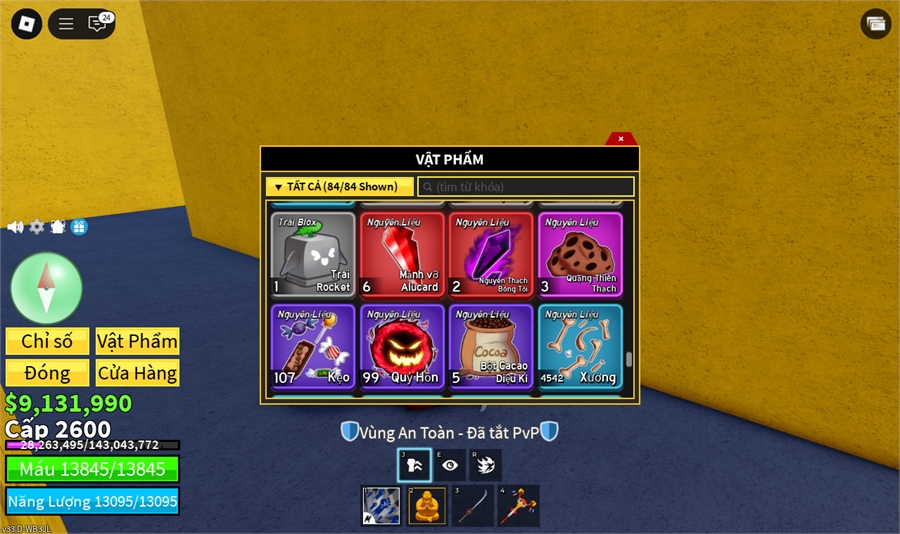This screenshot has height=534, width=900.
Task: Toggle the Vật Phẩm inventory button
Action: point(137,341)
